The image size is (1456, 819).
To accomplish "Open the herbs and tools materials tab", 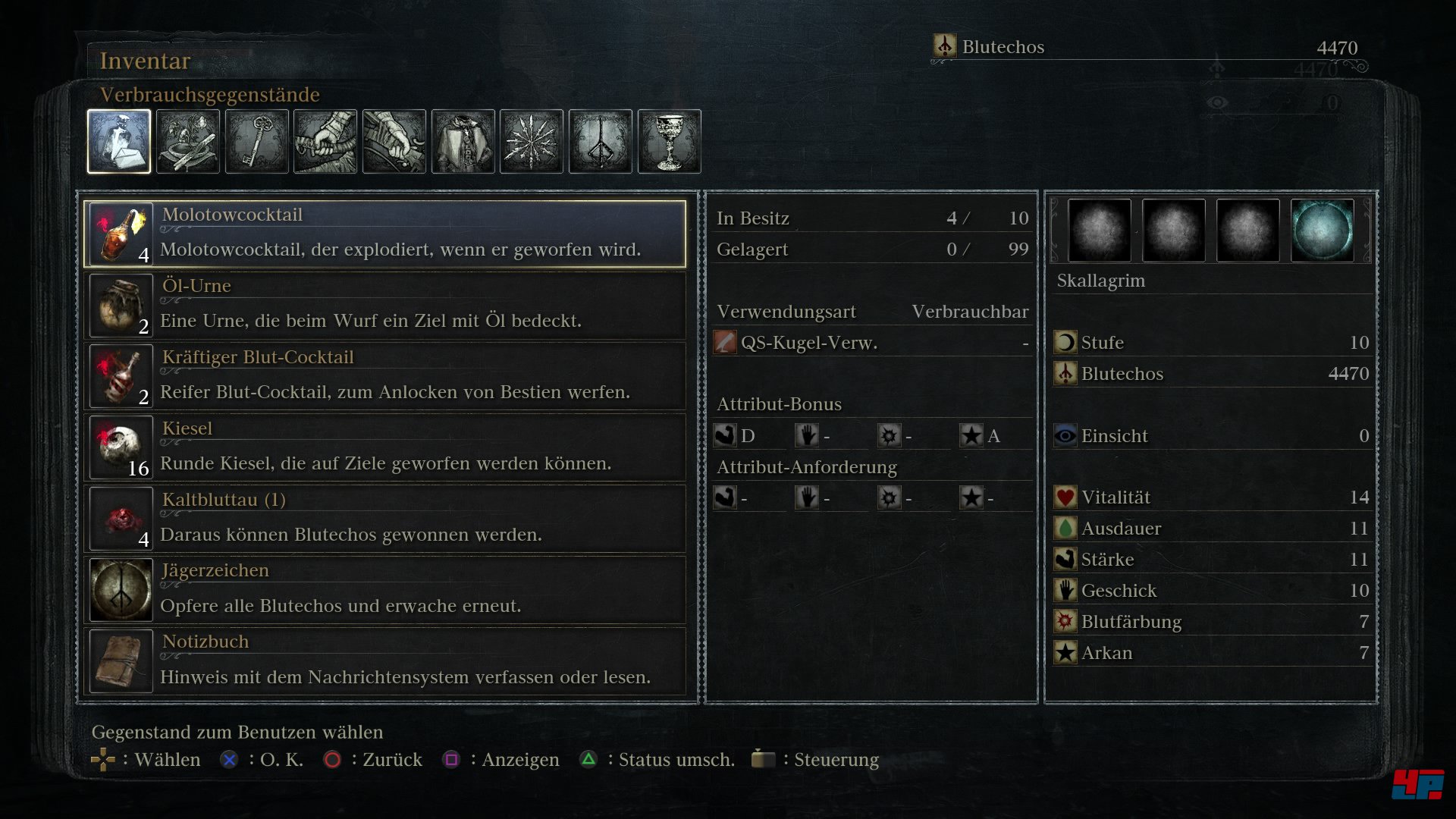I will (188, 142).
